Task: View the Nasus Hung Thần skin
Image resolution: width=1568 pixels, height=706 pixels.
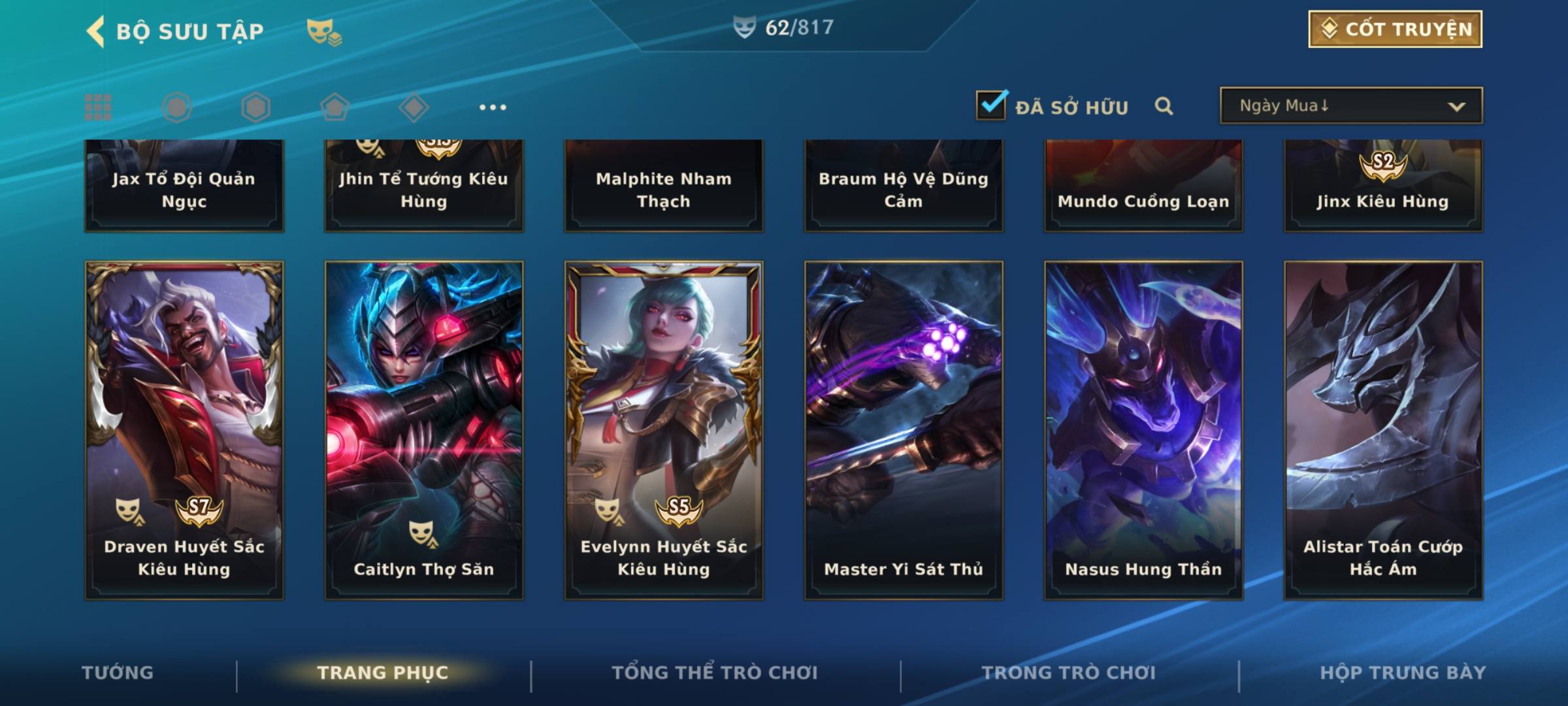Action: (x=1143, y=430)
